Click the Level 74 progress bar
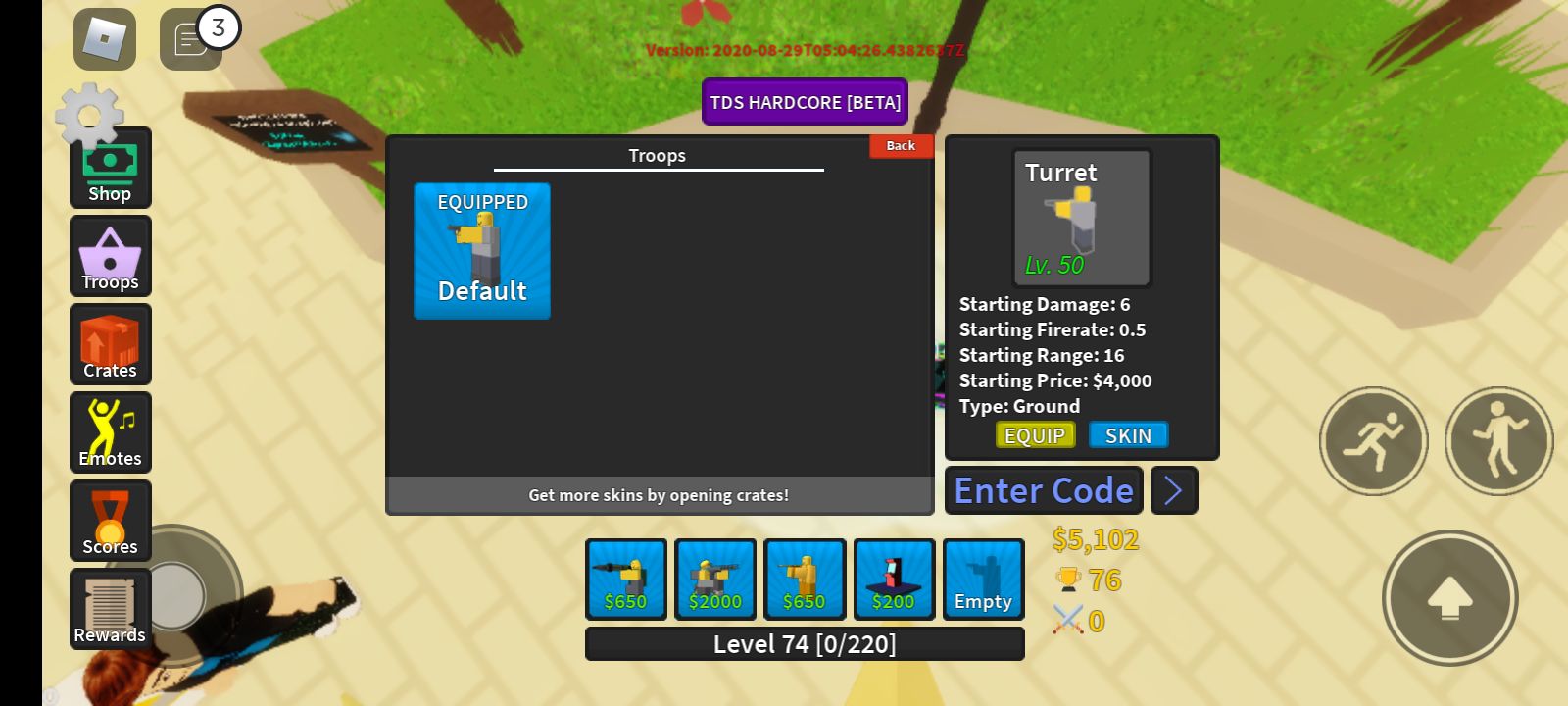 tap(805, 643)
